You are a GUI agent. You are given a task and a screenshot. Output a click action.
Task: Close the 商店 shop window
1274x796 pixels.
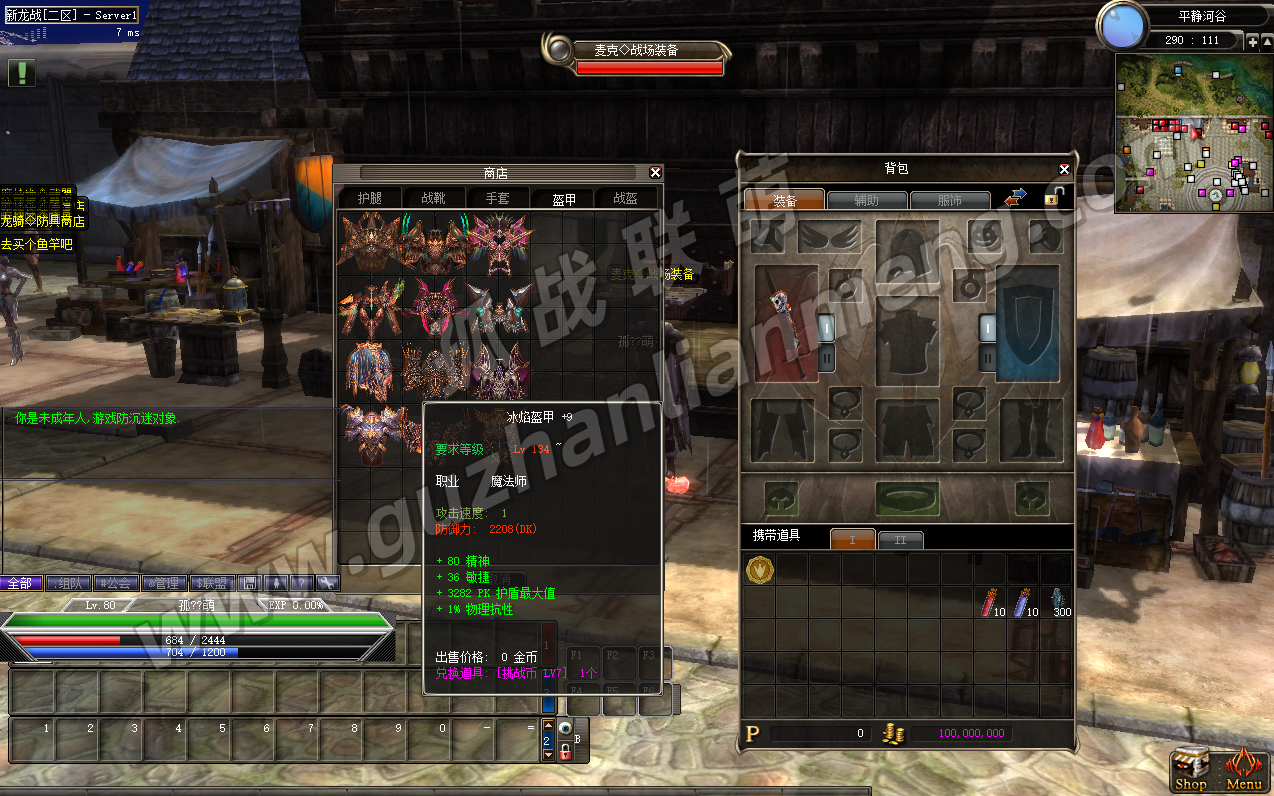[655, 172]
